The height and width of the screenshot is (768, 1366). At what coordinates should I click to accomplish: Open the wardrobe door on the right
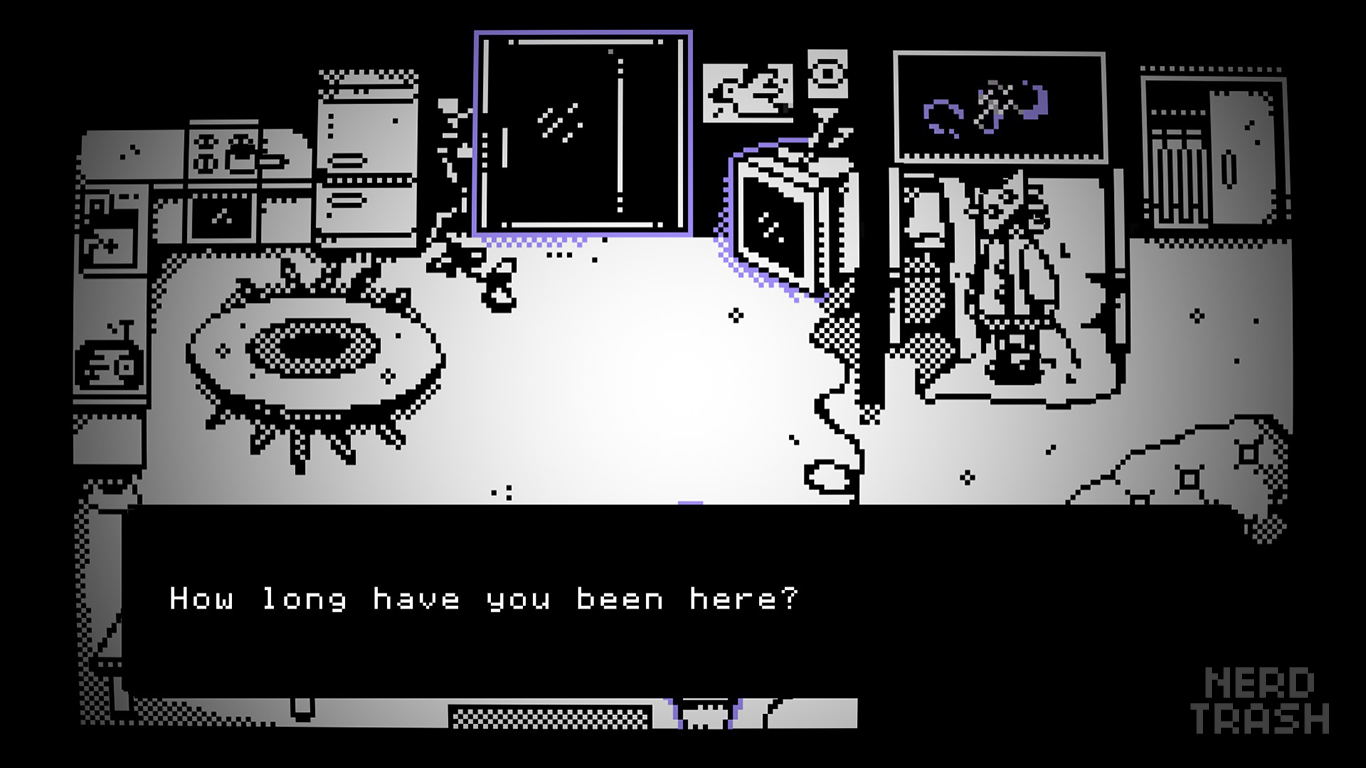1240,165
